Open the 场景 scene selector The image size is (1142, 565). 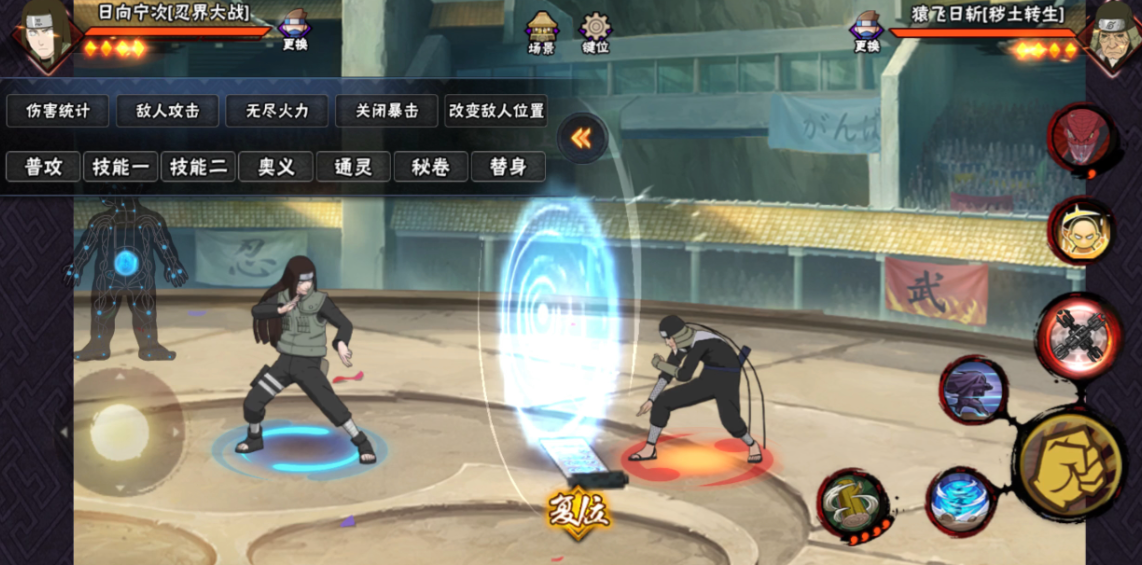(x=541, y=32)
